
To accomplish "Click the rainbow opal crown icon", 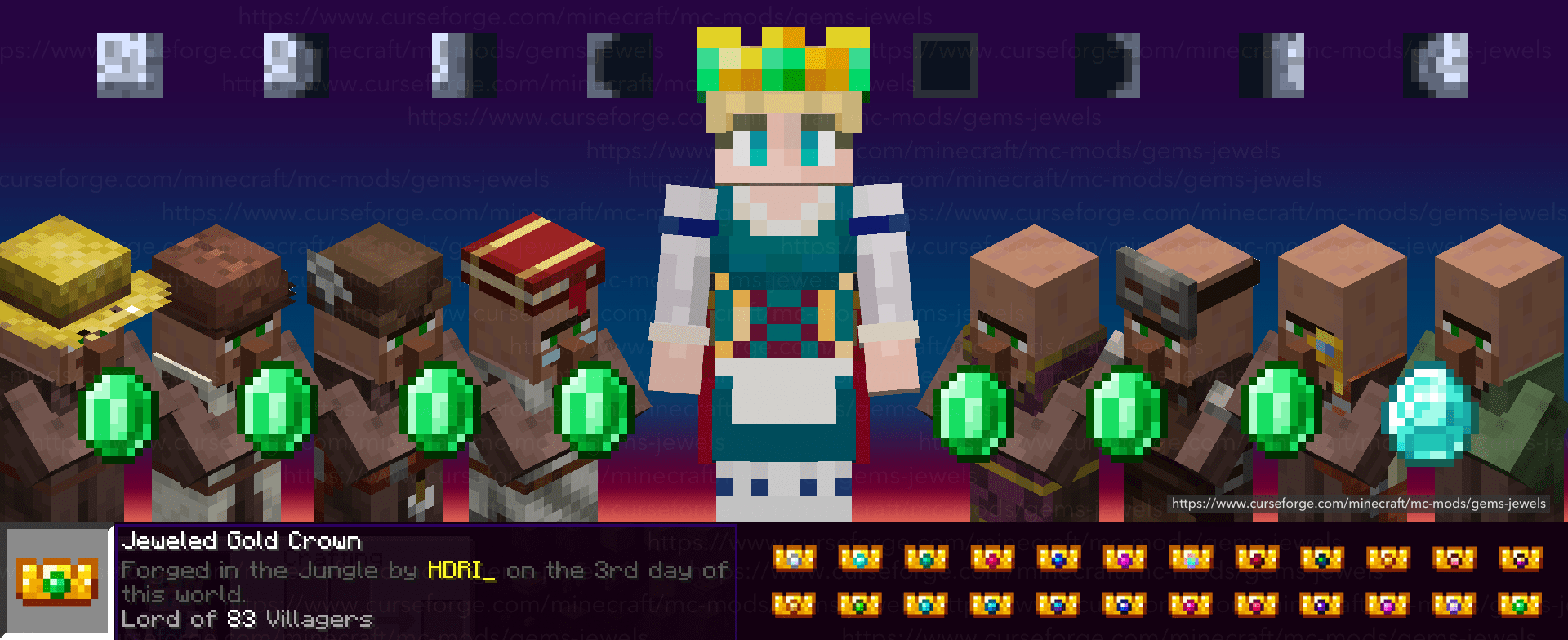I will (x=1191, y=559).
